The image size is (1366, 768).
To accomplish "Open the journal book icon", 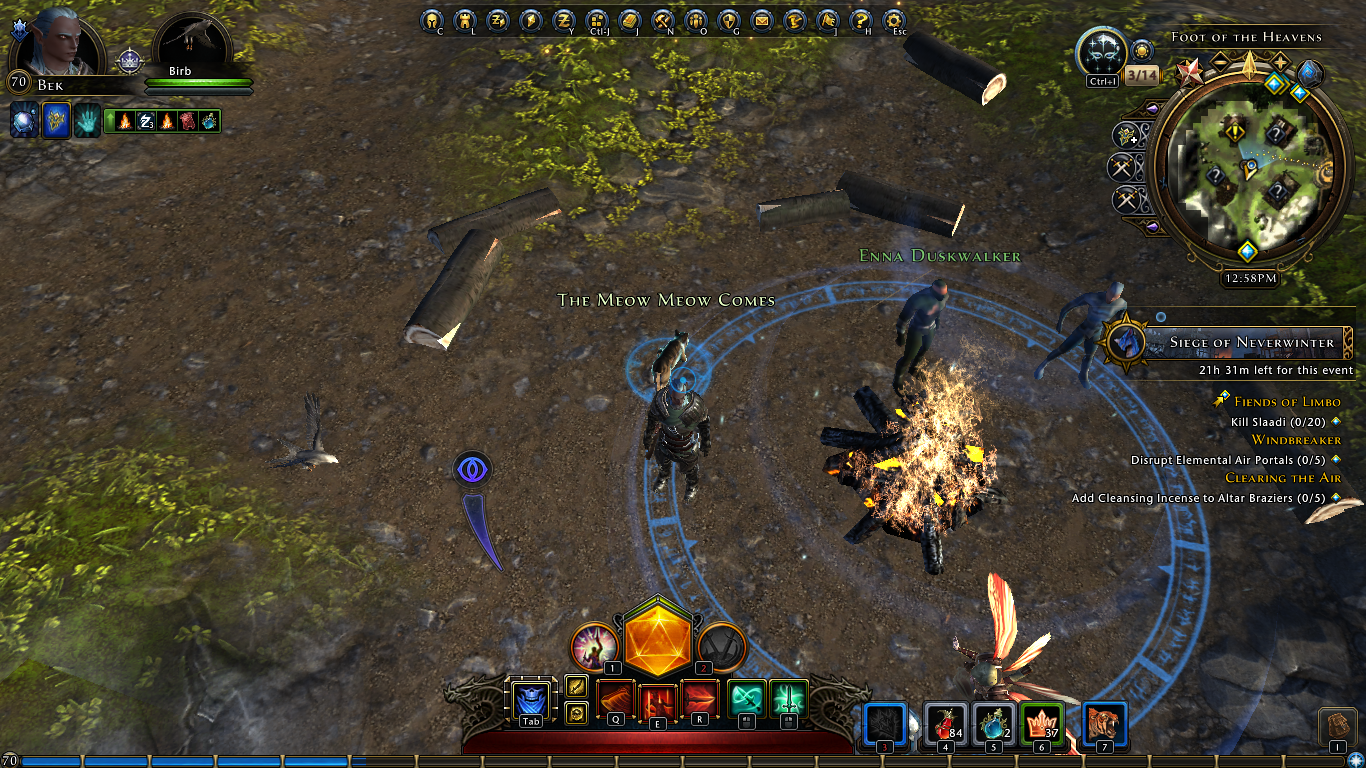I will coord(629,20).
